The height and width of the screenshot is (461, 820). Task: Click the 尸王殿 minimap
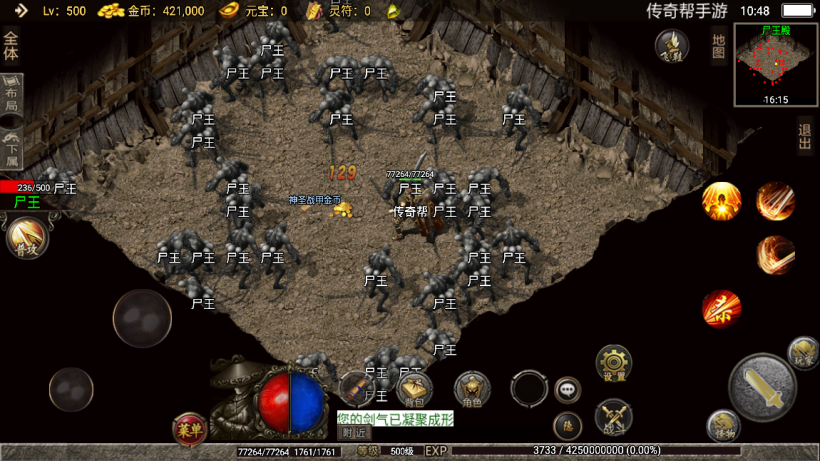coord(775,65)
